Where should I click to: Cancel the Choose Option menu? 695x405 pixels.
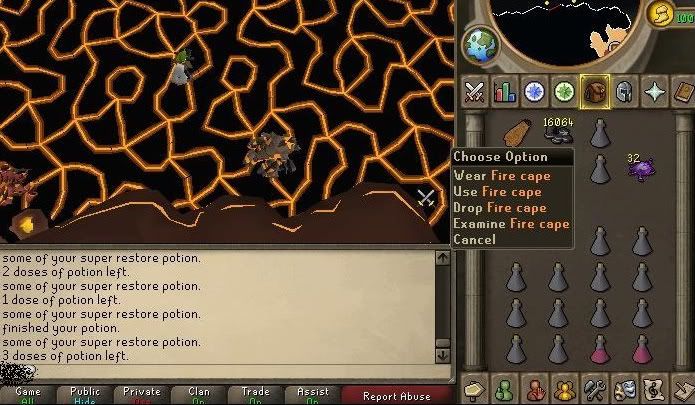tap(474, 239)
